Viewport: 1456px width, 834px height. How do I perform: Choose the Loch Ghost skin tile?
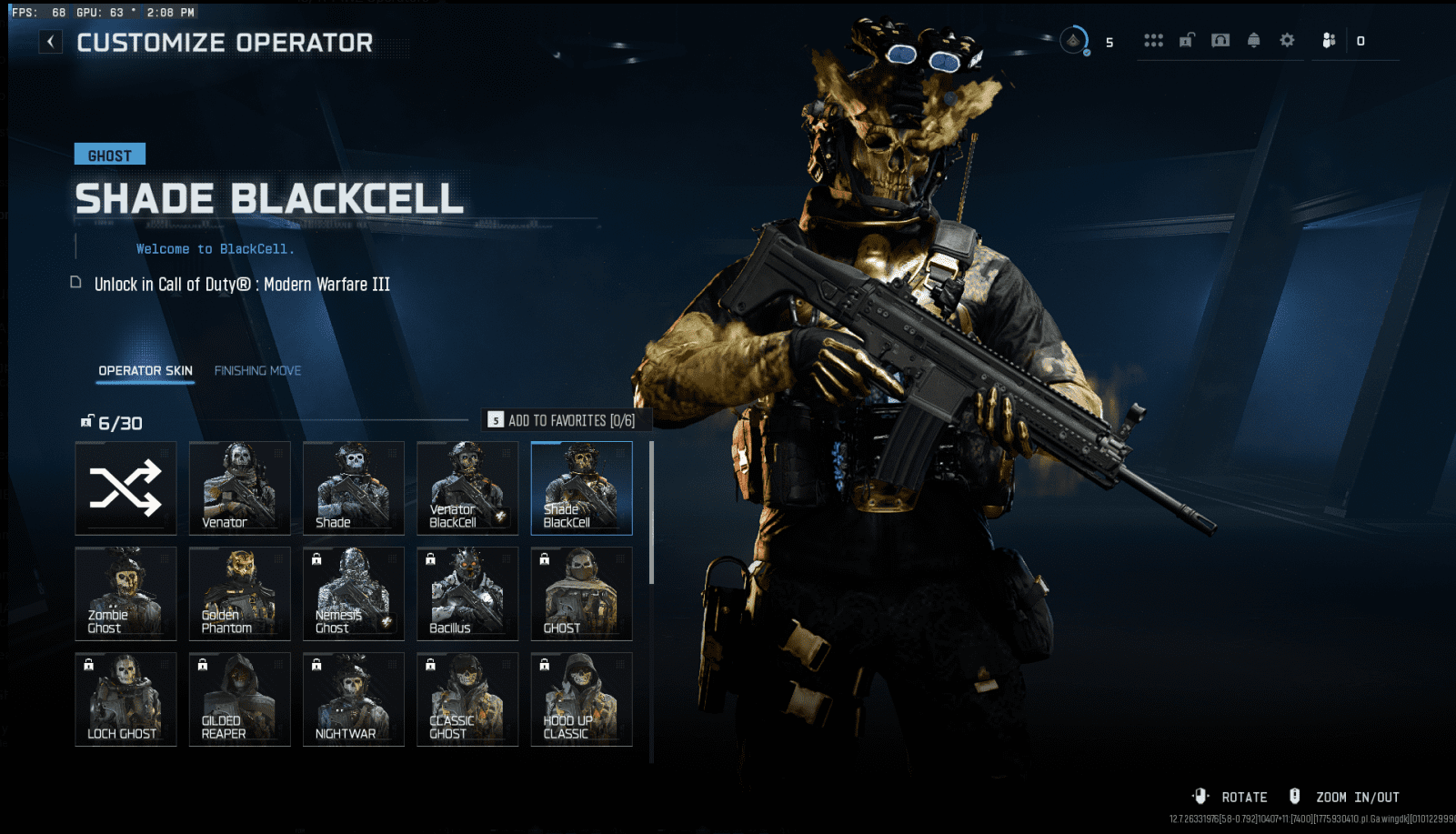[x=126, y=699]
